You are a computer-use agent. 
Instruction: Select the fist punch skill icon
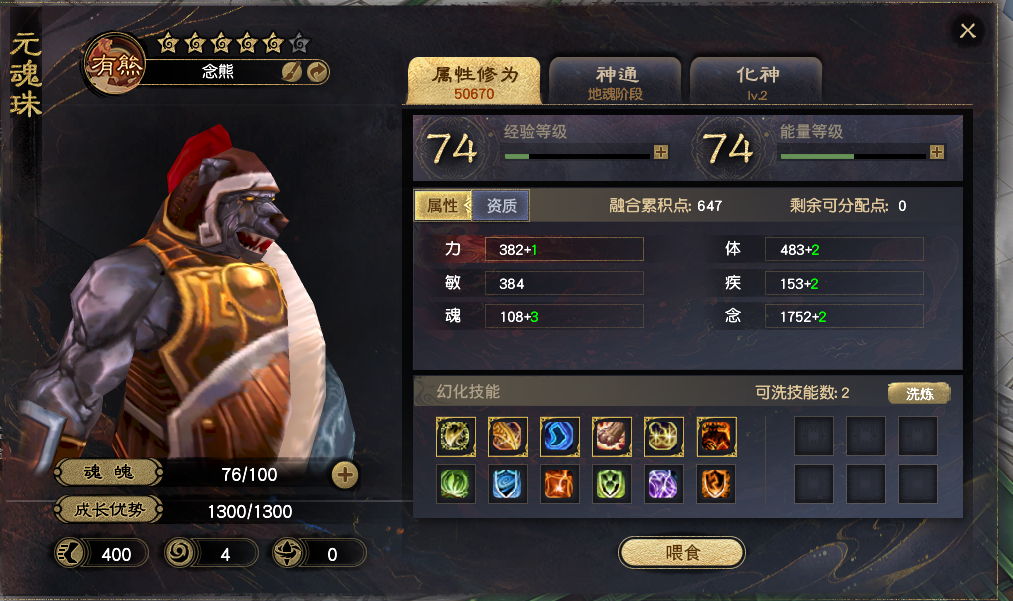tap(612, 437)
